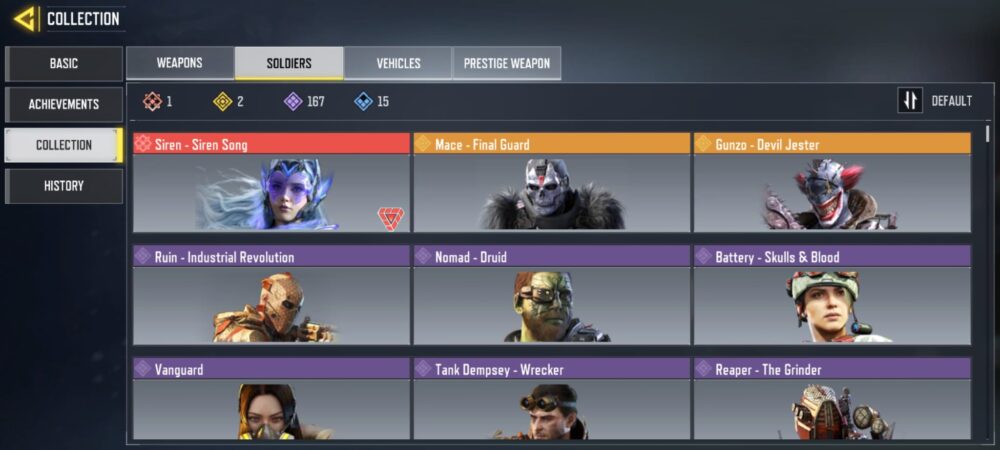Switch to the Soldiers tab
The image size is (1000, 450).
click(289, 63)
